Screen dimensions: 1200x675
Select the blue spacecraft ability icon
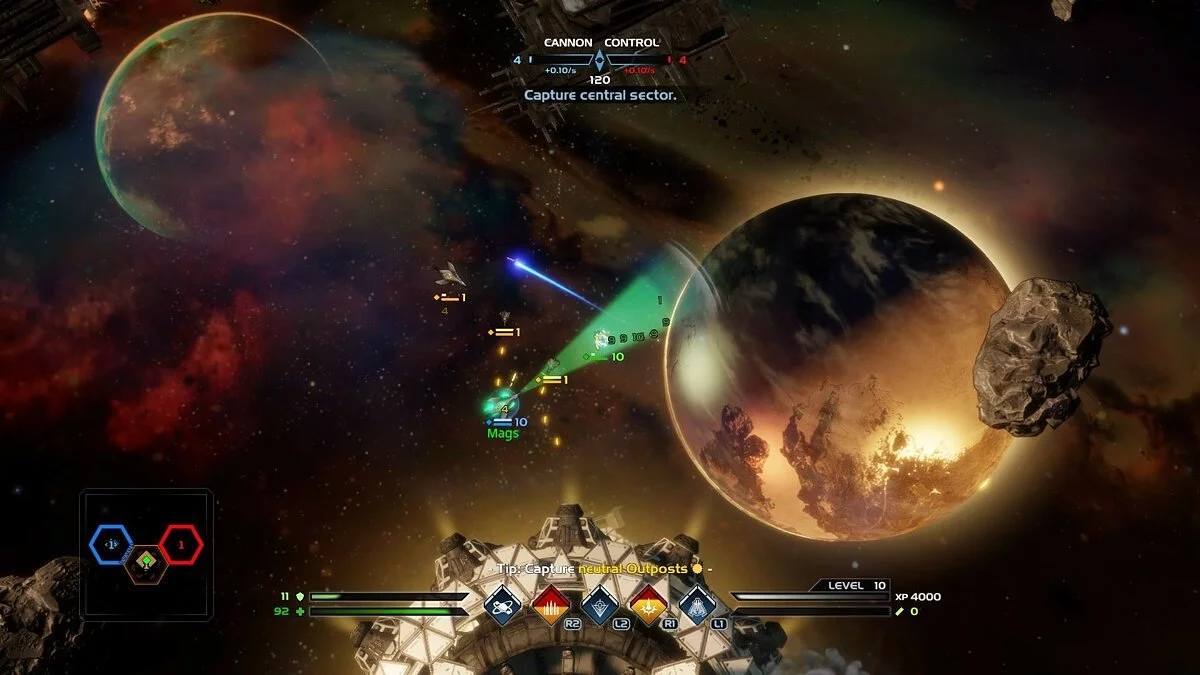(x=697, y=604)
